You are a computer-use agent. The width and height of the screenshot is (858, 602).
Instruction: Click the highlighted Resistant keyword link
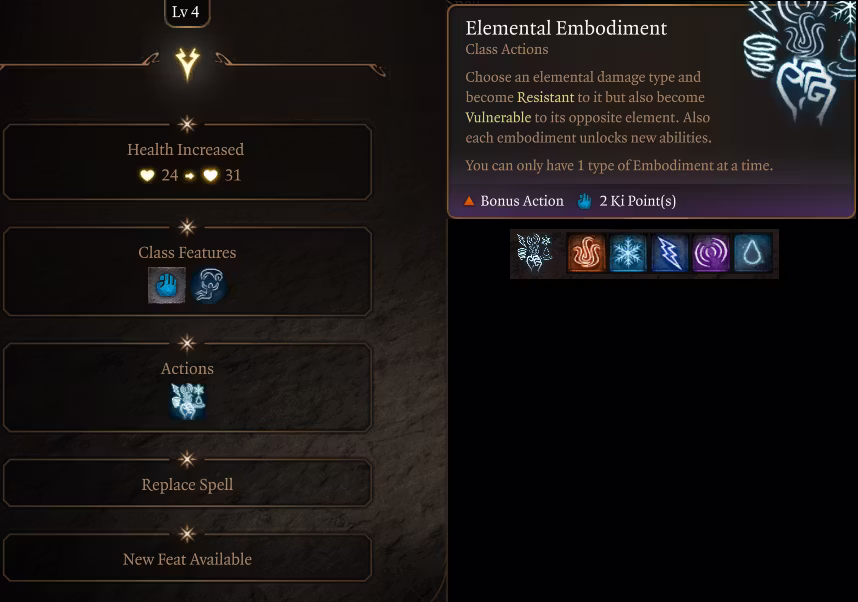(x=545, y=97)
